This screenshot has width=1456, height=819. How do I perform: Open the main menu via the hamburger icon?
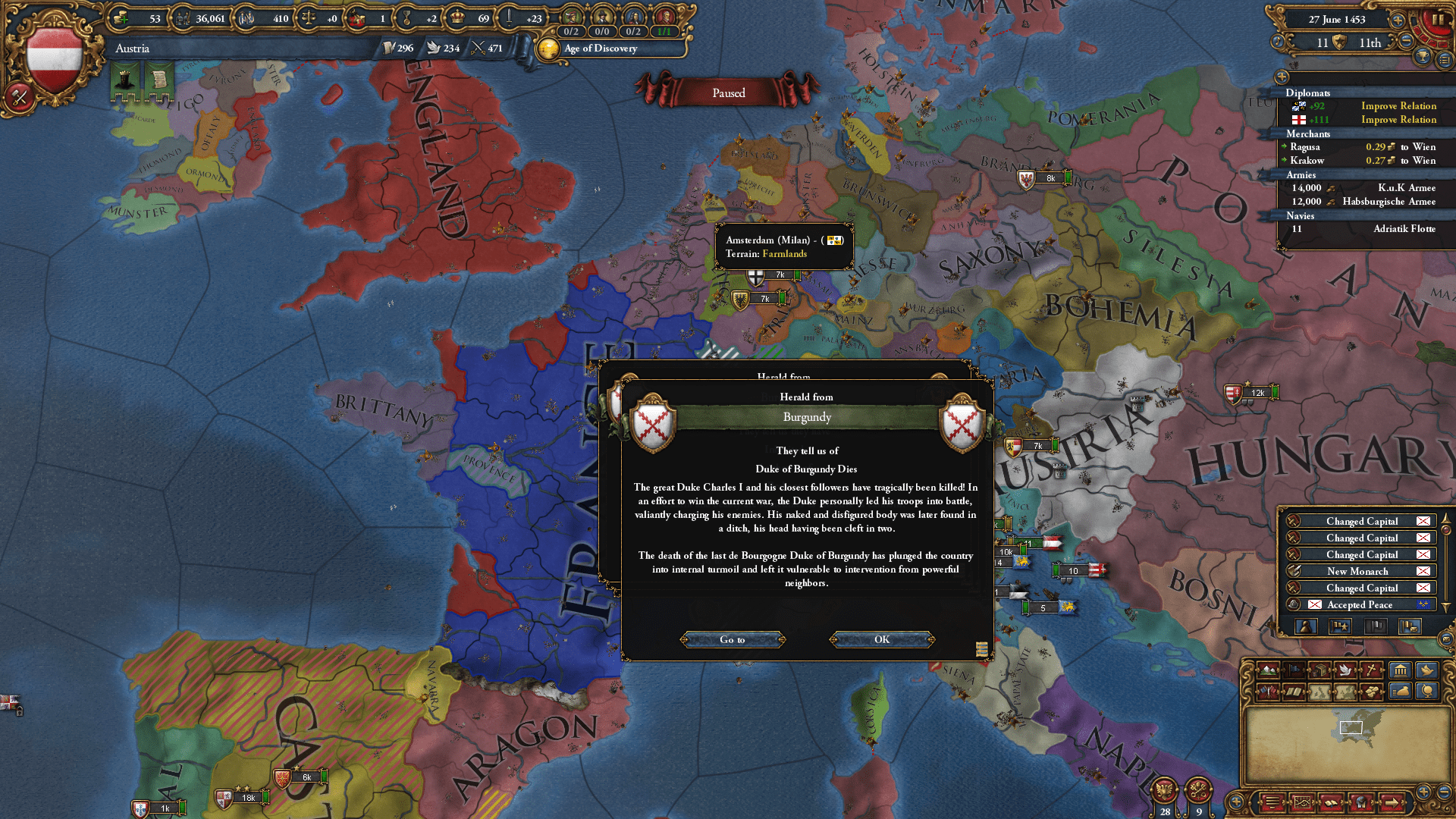pyautogui.click(x=1444, y=60)
